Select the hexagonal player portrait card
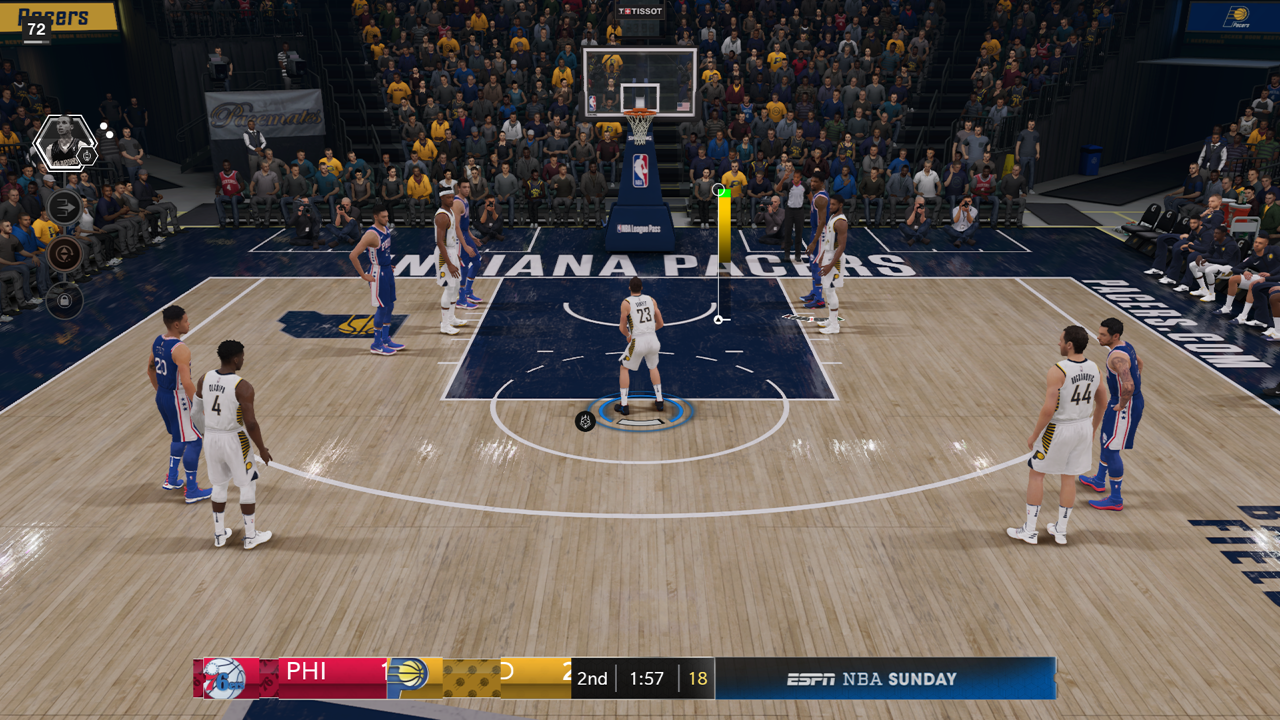 coord(64,144)
